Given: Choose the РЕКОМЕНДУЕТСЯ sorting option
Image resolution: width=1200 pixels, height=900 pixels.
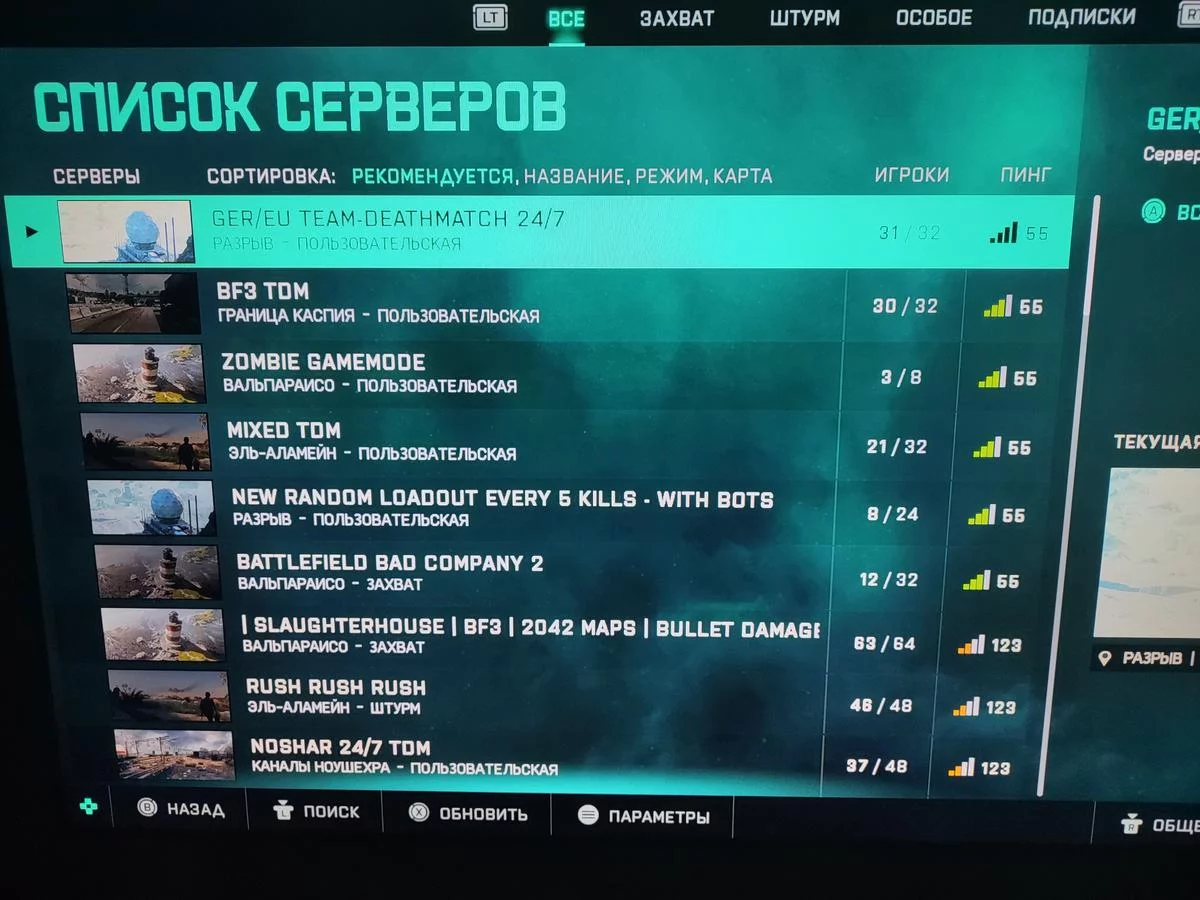Looking at the screenshot, I should [432, 177].
